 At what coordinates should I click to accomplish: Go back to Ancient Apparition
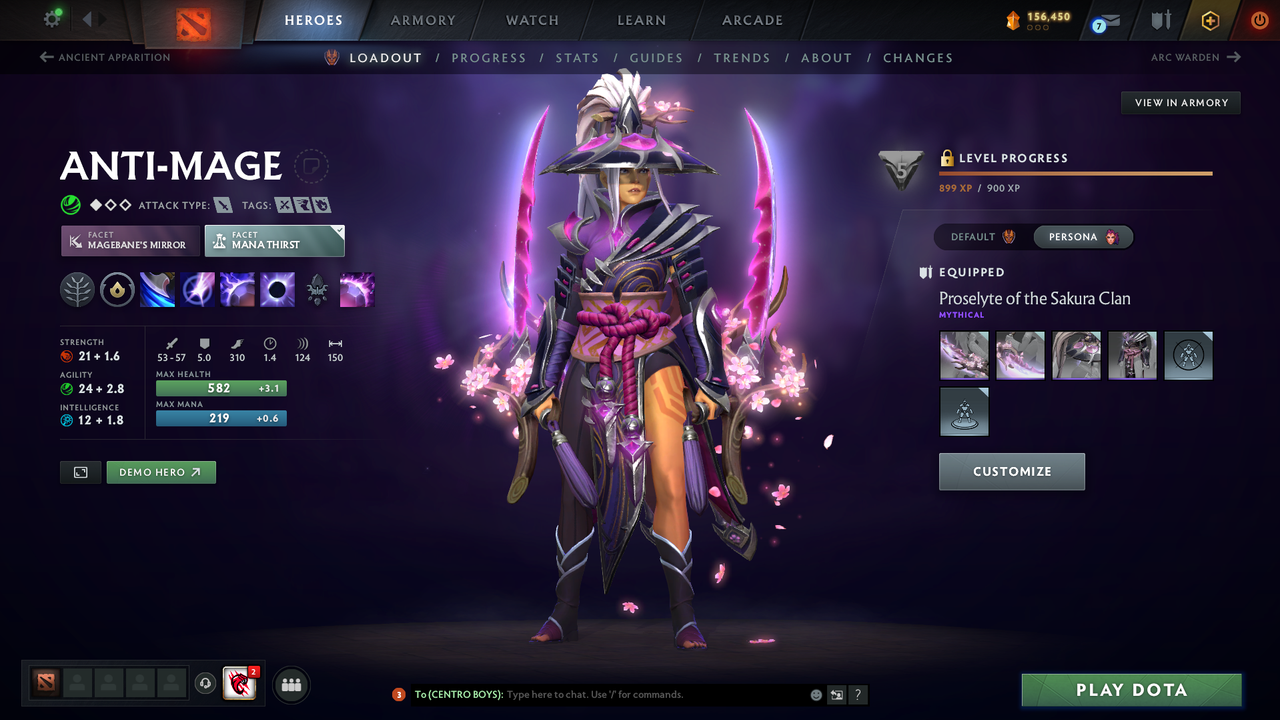[105, 57]
